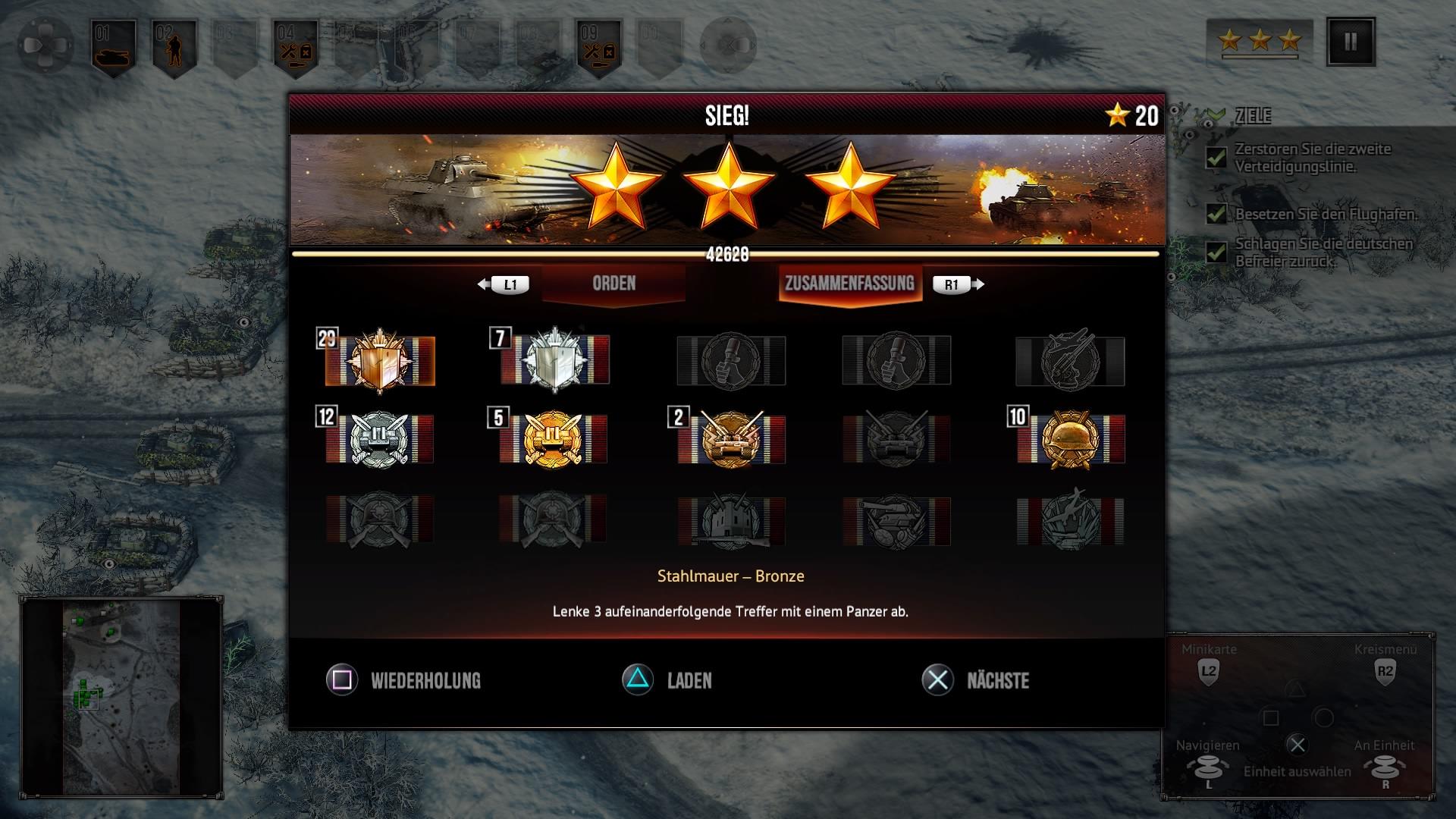
Task: Select the golden helmet medal with 10
Action: click(x=1070, y=439)
